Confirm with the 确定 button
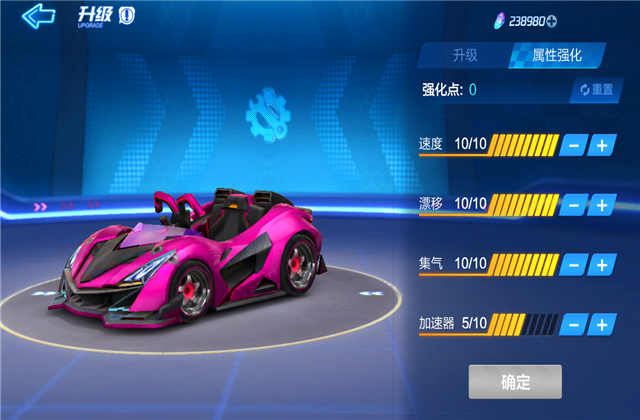The width and height of the screenshot is (640, 420). 515,381
